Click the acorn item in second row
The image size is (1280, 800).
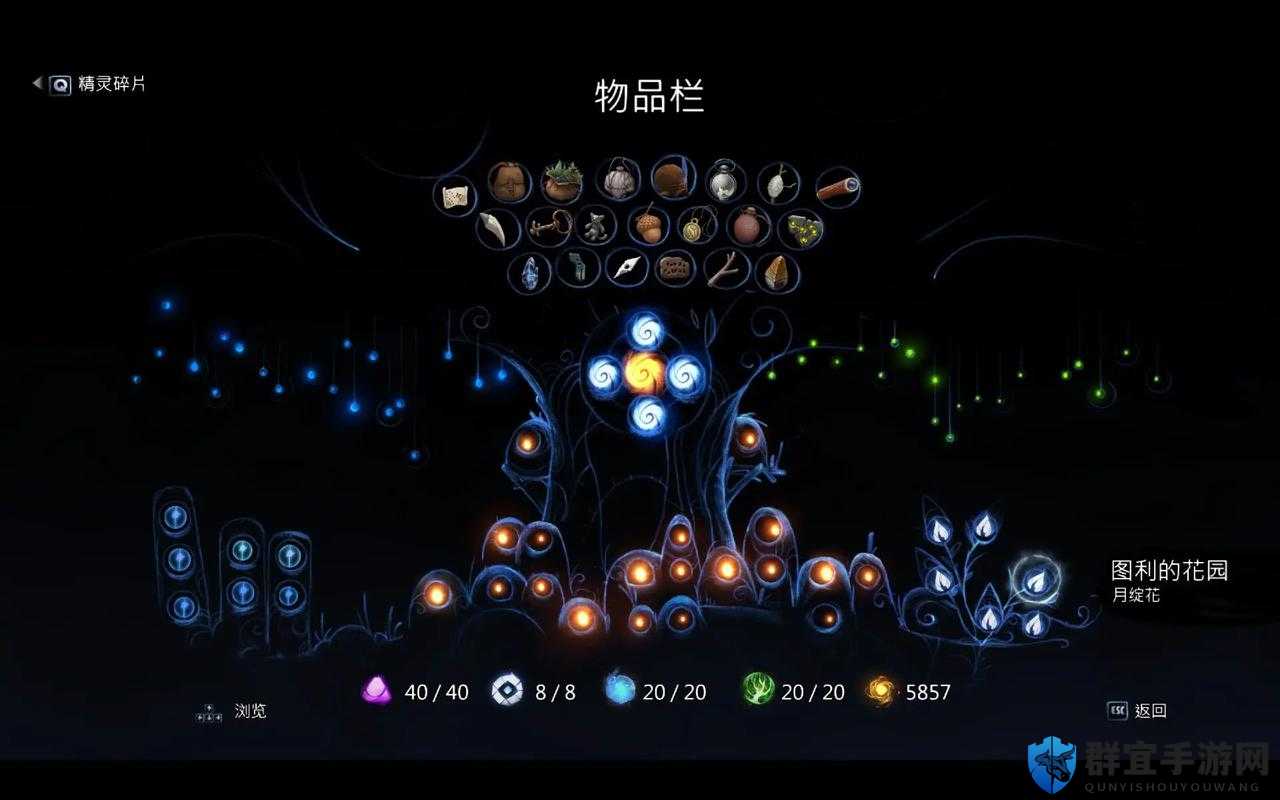coord(648,224)
